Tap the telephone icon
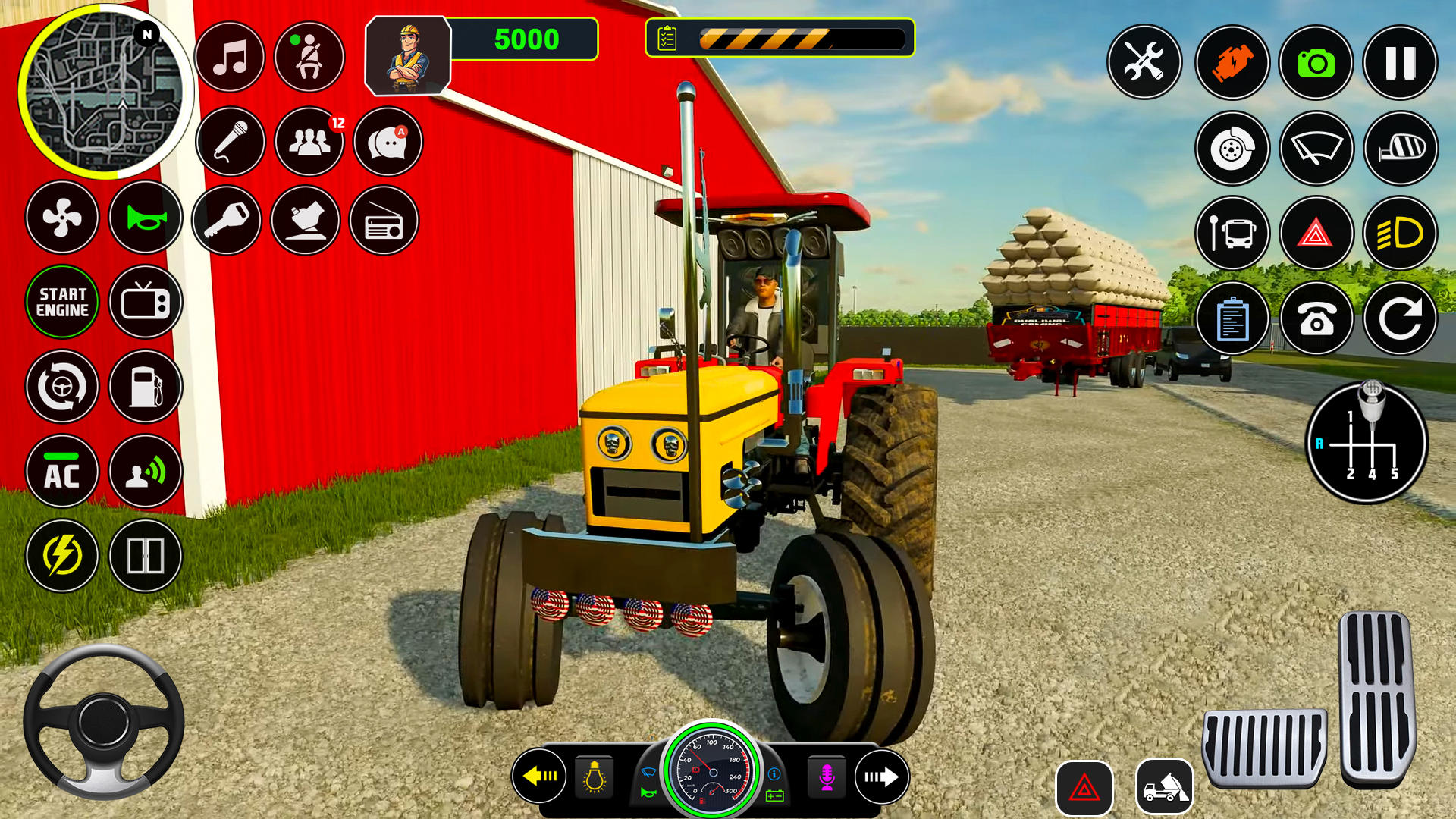The width and height of the screenshot is (1456, 819). (1317, 319)
